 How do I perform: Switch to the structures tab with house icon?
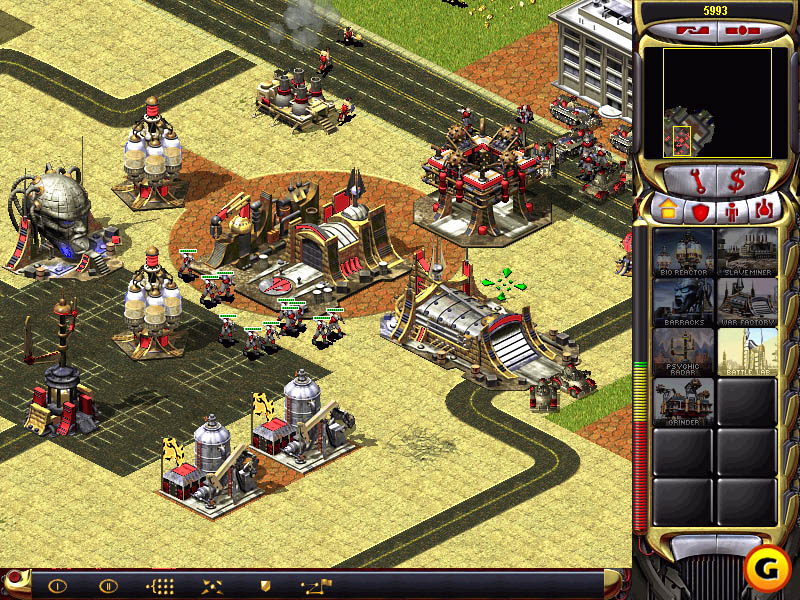(666, 210)
